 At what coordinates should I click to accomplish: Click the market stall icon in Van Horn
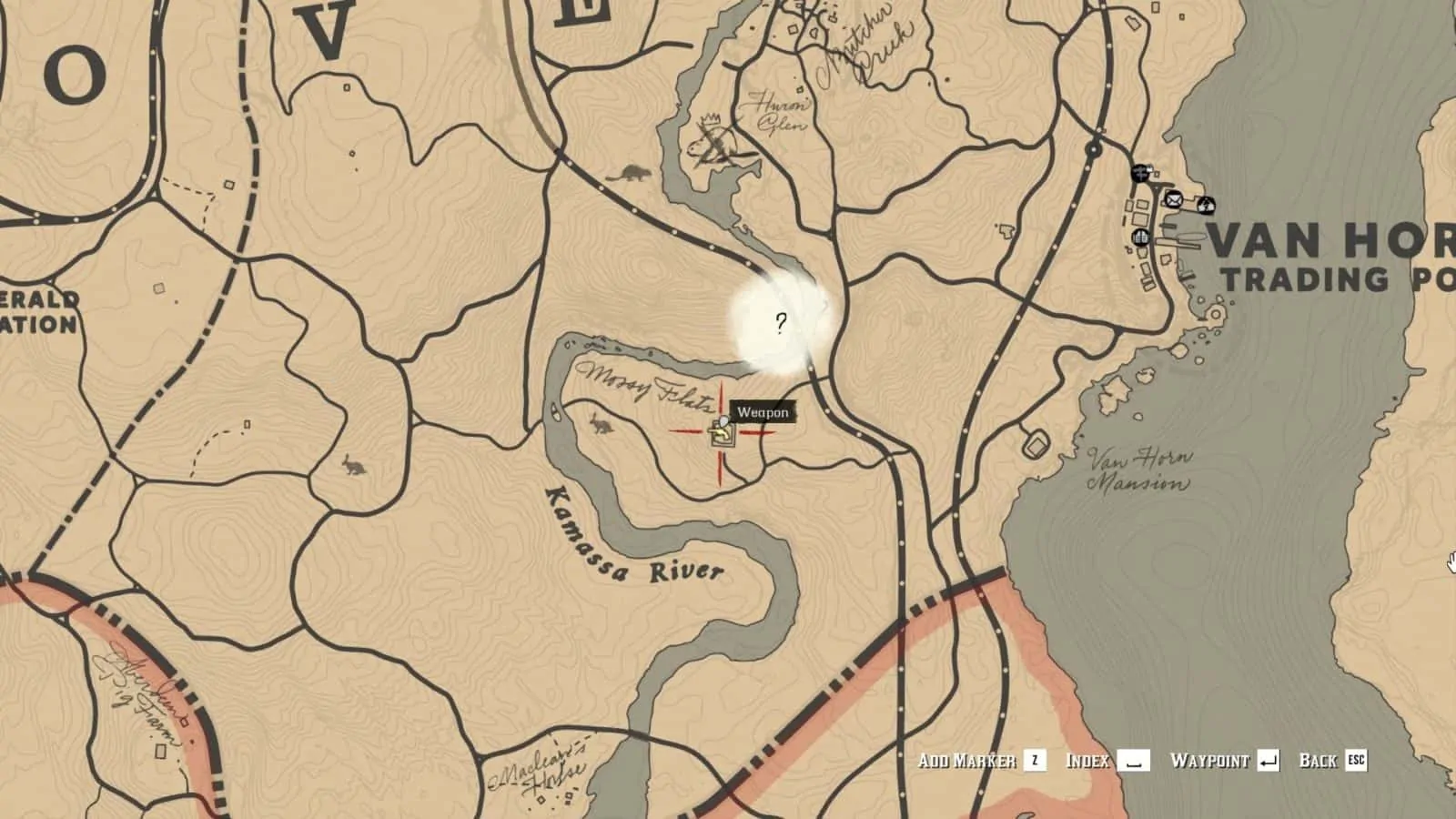click(1141, 238)
